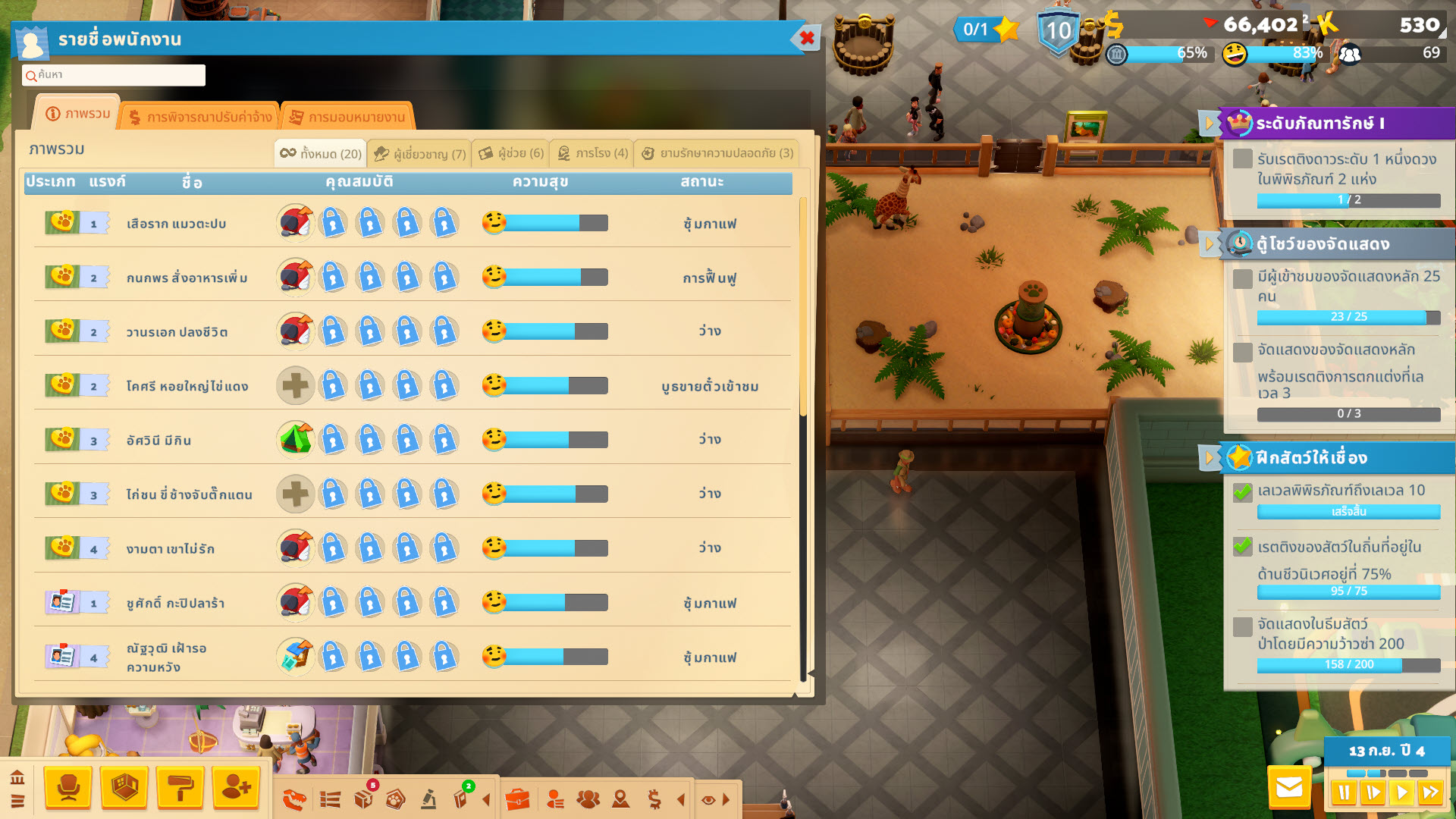Open the hire staff button with plus sign
1456x819 pixels.
237,788
